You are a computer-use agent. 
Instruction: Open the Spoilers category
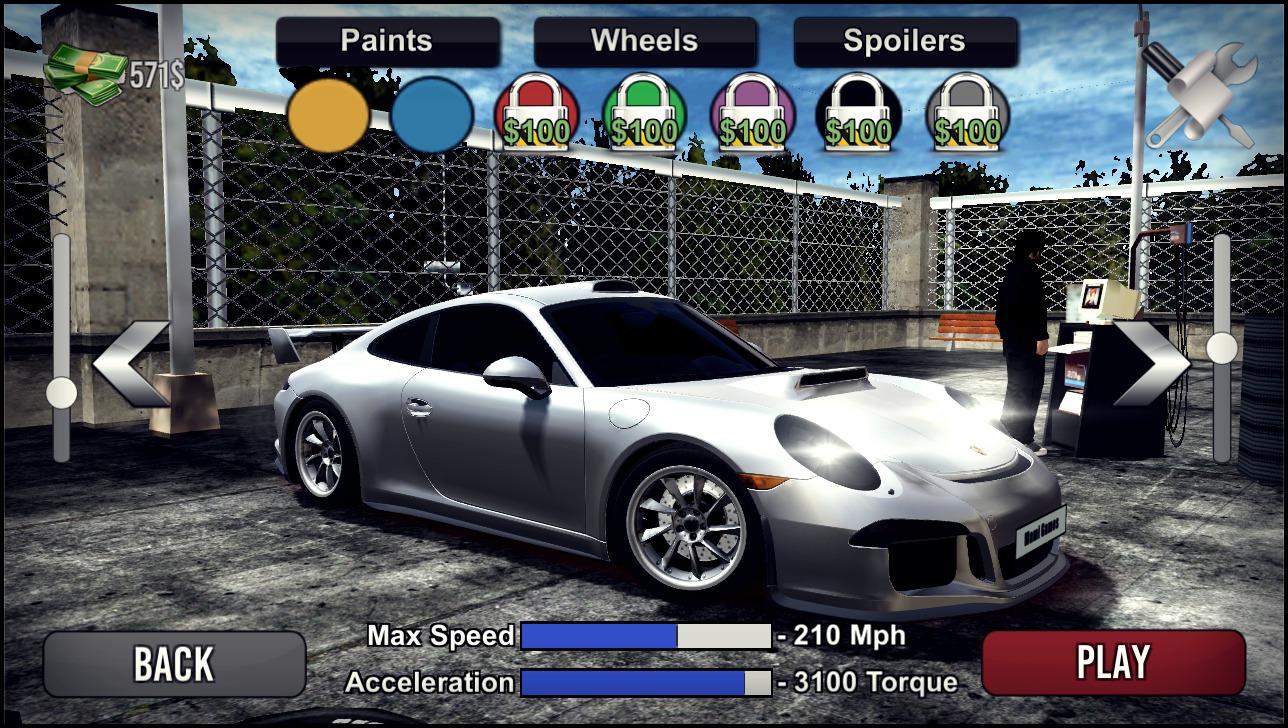(905, 41)
